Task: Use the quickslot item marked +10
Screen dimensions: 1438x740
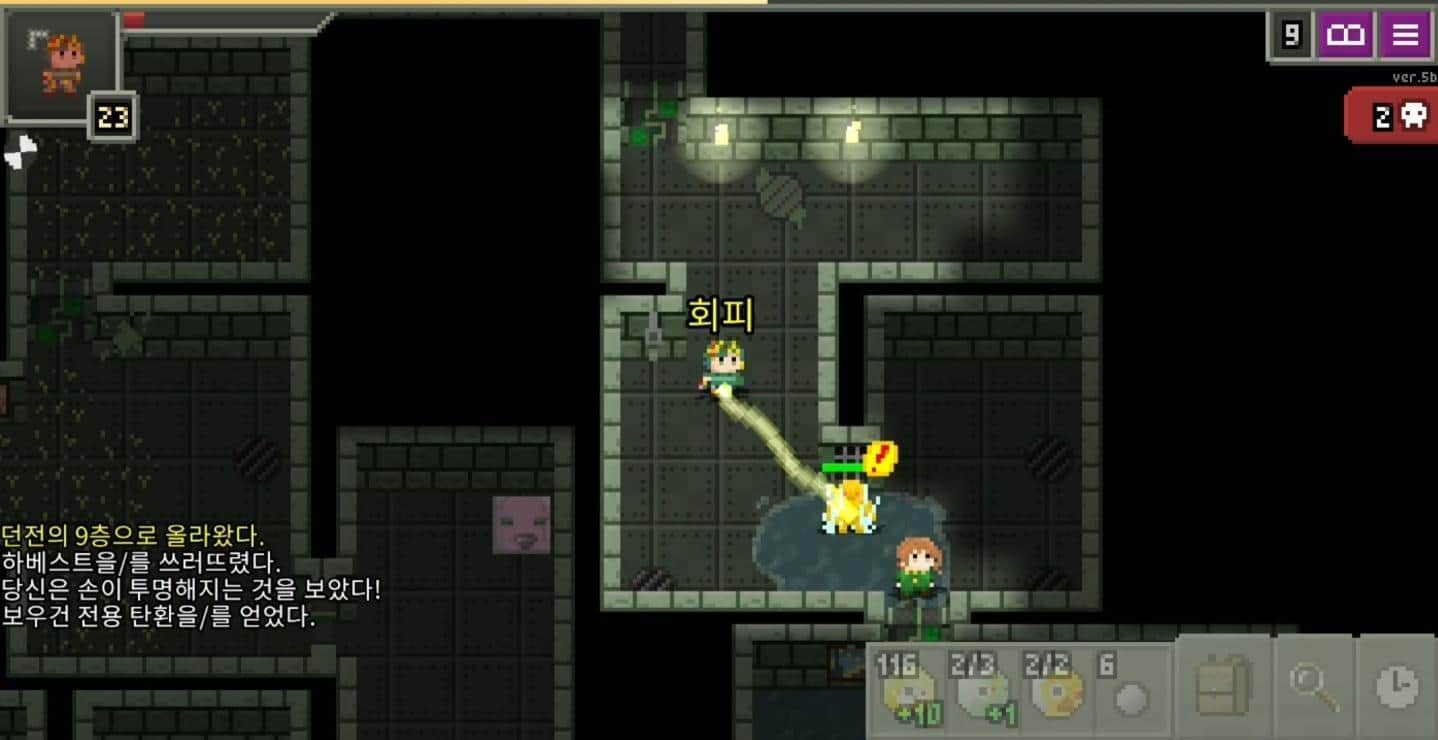Action: pyautogui.click(x=909, y=690)
